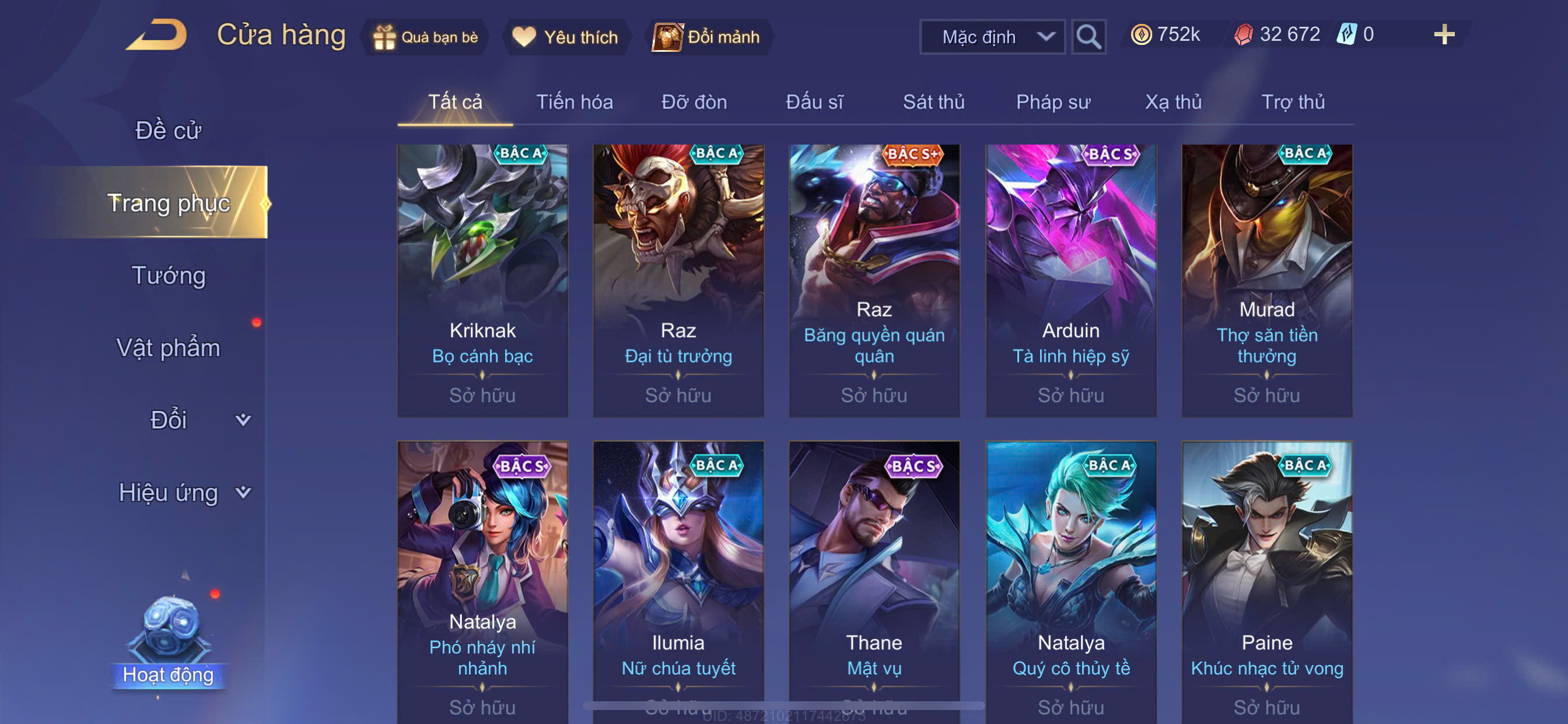Expand the Mặc định sort dropdown
This screenshot has height=724, width=1568.
pos(992,37)
